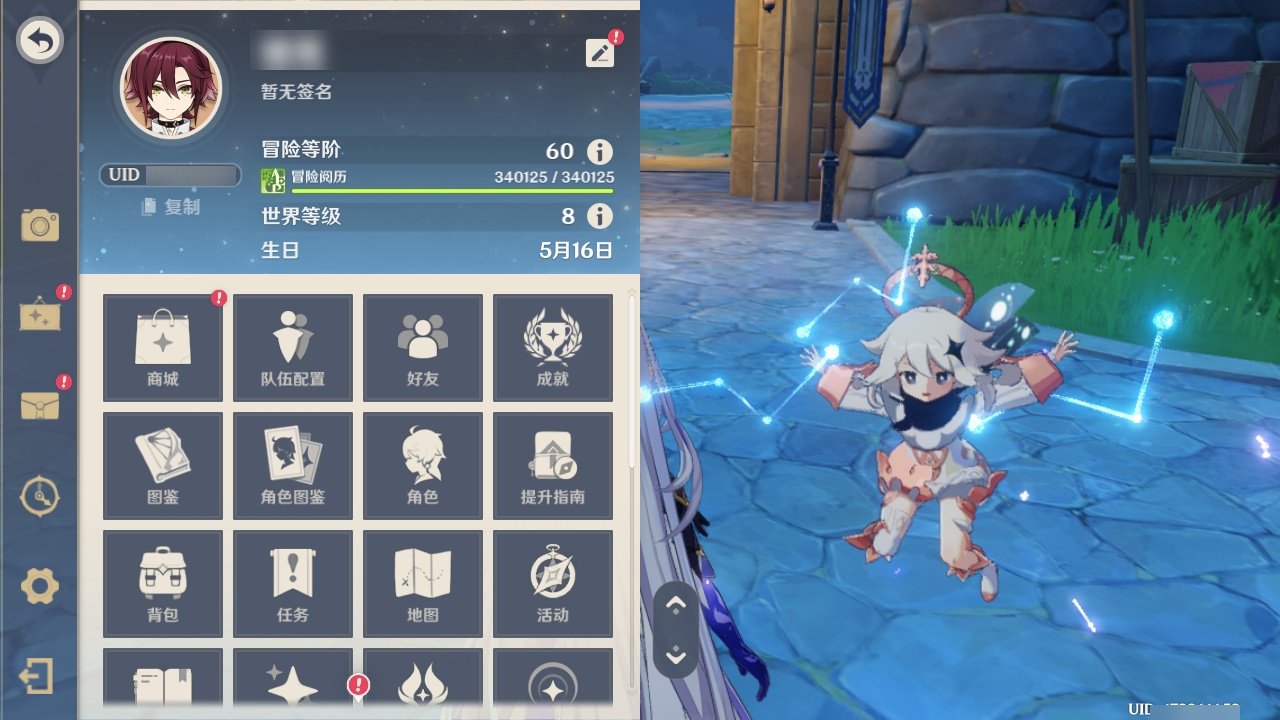
Task: Open 角色图鉴 character archive
Action: (293, 466)
